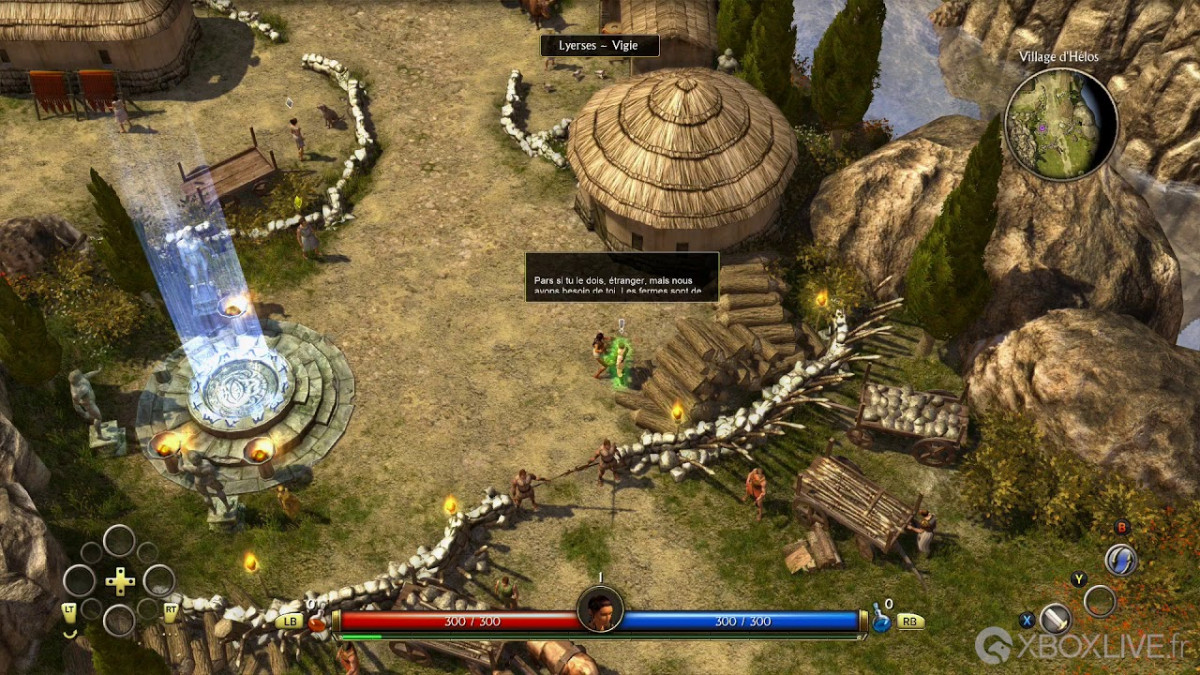1200x675 pixels.
Task: Use the red health potion
Action: [317, 622]
